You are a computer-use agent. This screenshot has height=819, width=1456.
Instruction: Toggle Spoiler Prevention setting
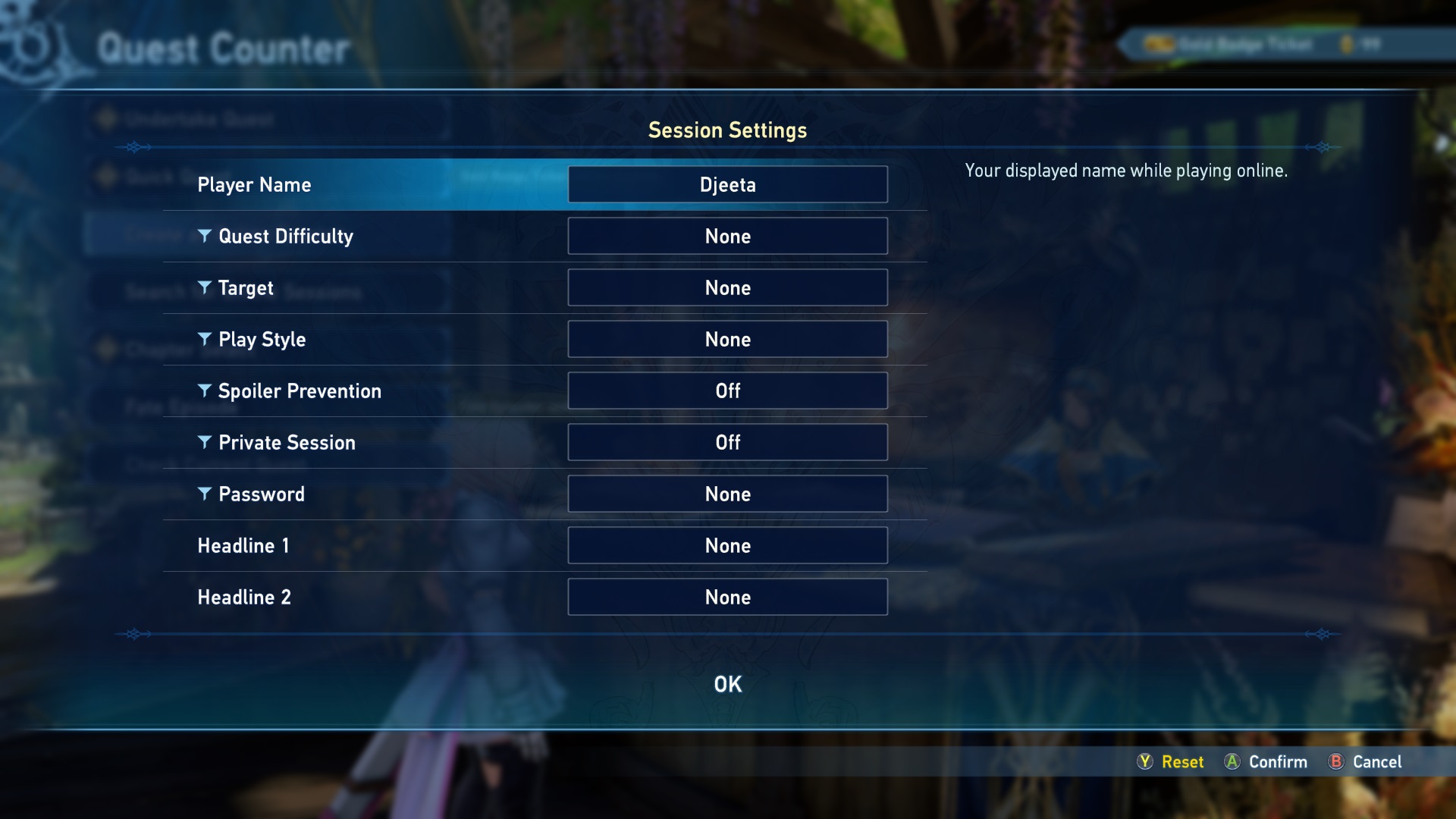click(x=727, y=391)
